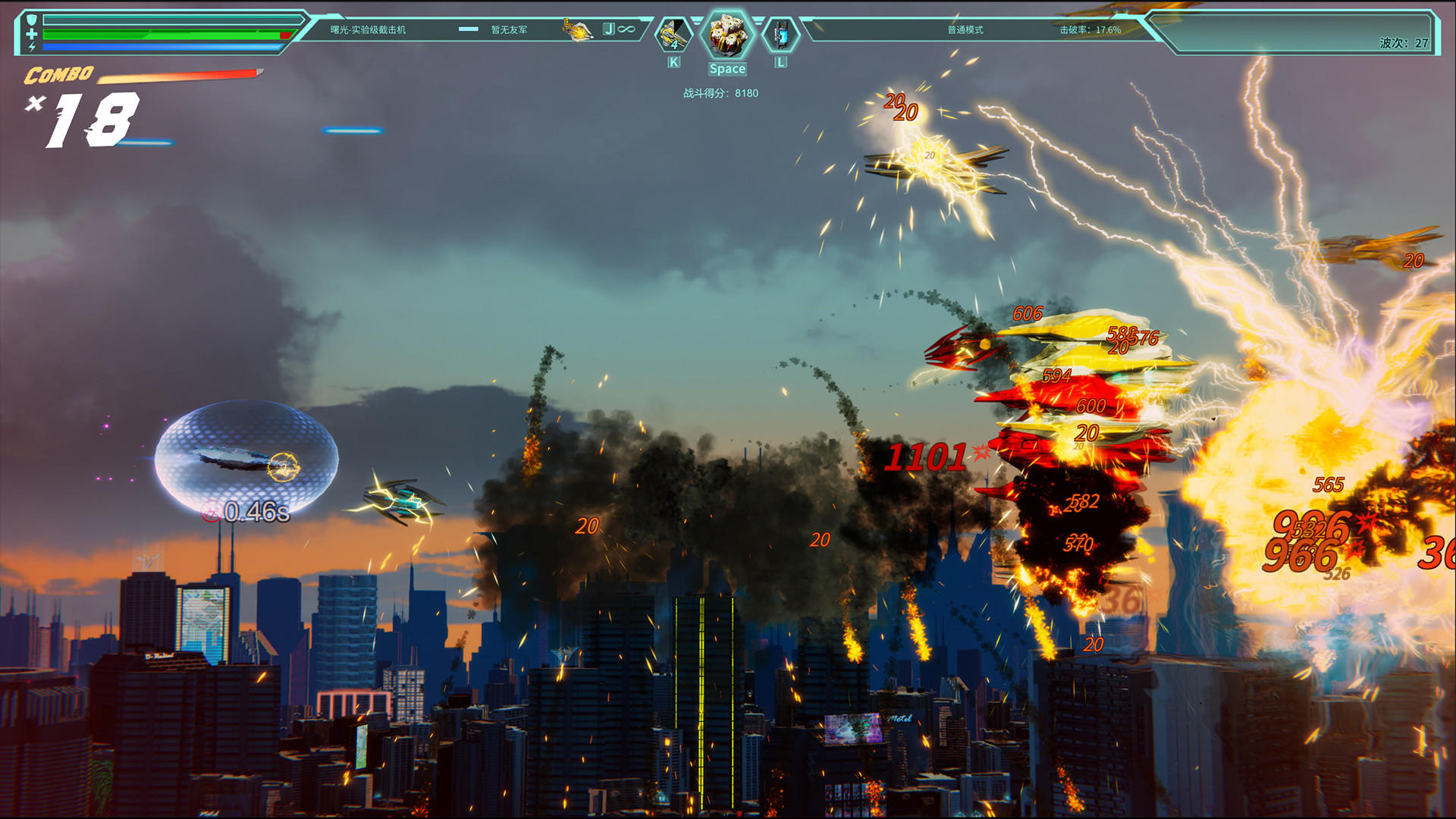Activate the Space bomb ability icon

point(727,36)
